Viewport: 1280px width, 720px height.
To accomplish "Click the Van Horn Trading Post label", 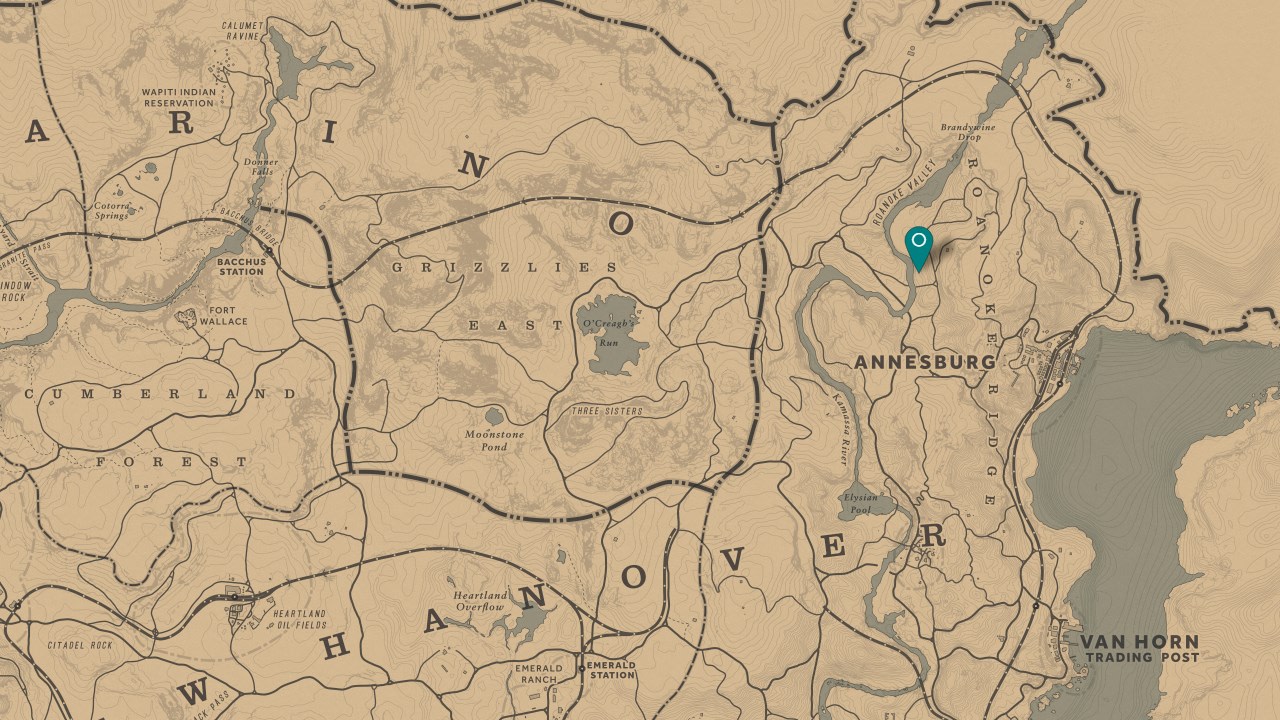I will click(x=1143, y=648).
